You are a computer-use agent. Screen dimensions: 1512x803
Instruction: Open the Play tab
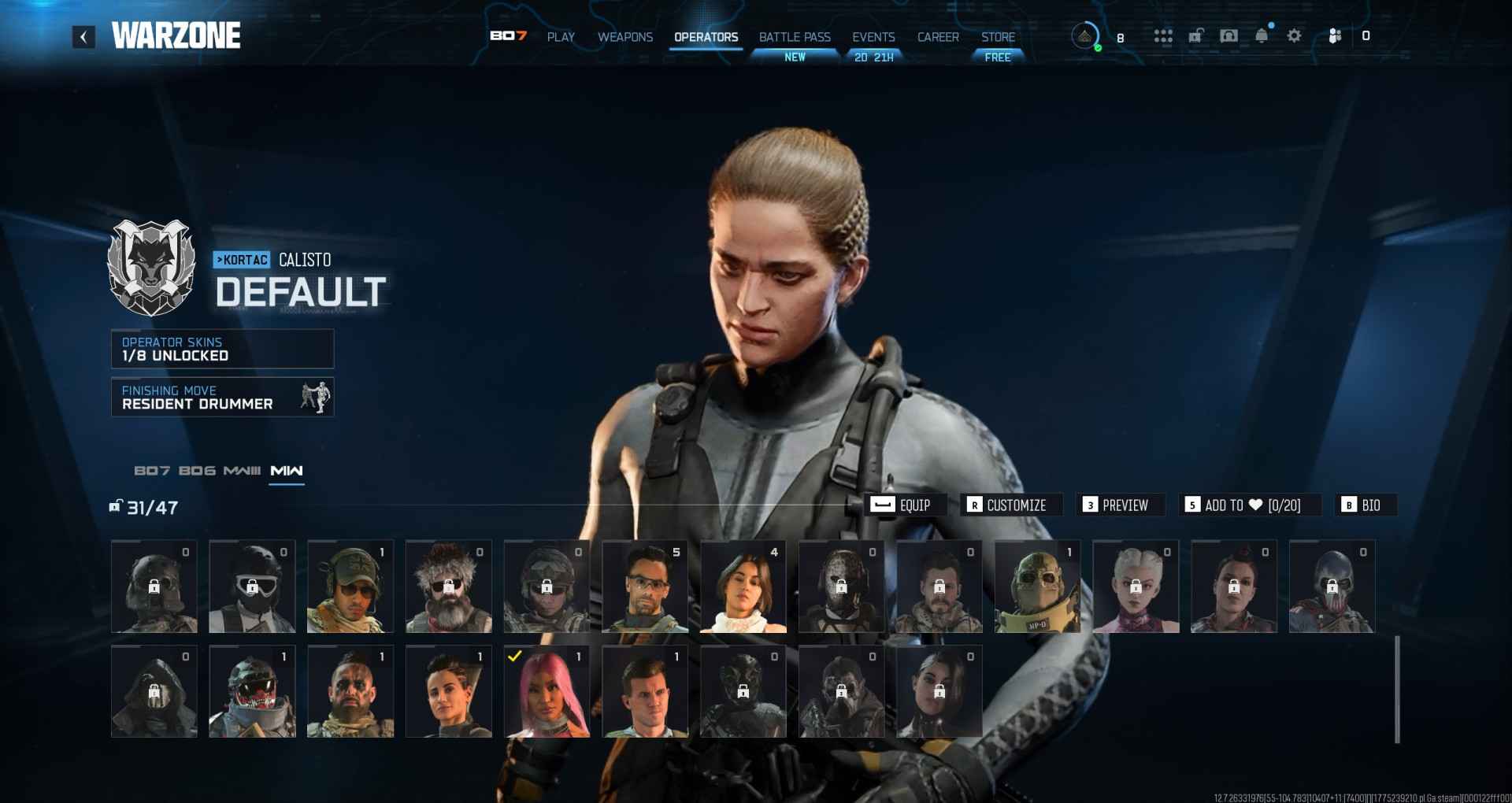(x=561, y=37)
